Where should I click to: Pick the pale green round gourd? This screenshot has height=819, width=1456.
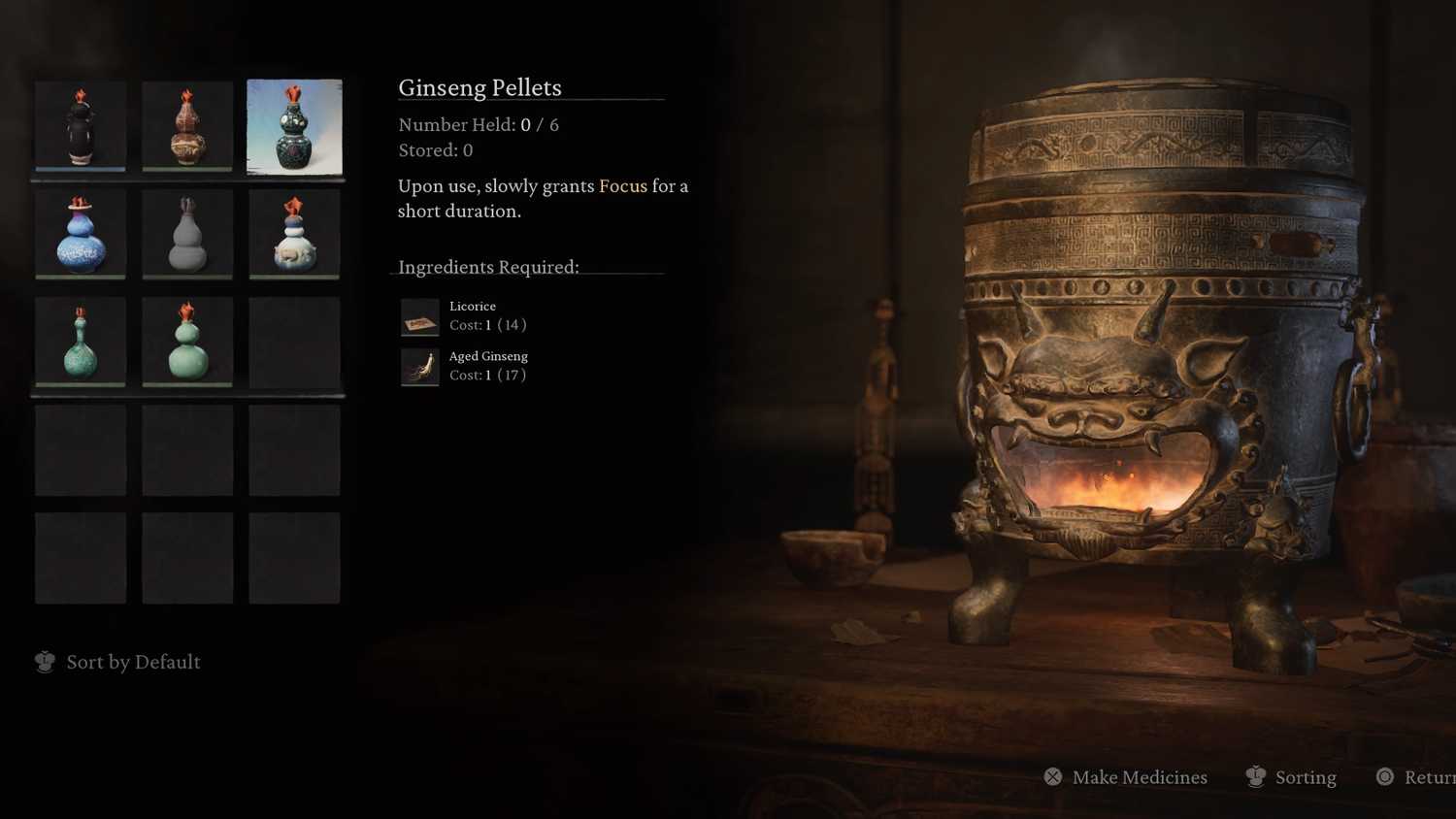click(187, 342)
